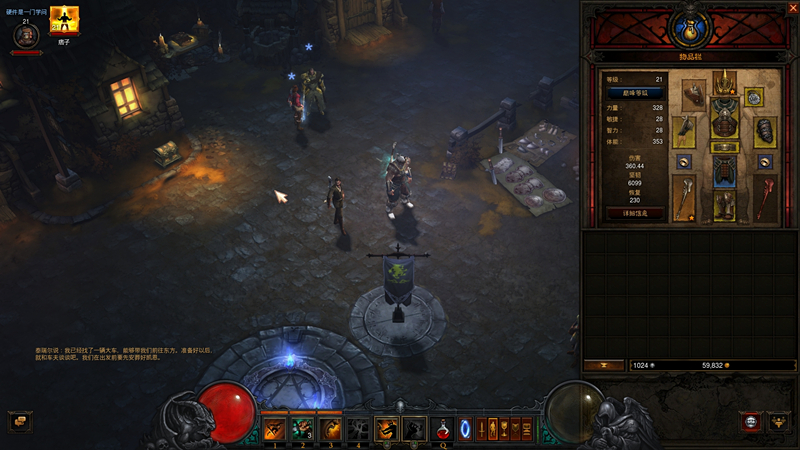
Task: Activate the blue town portal icon
Action: tap(466, 429)
